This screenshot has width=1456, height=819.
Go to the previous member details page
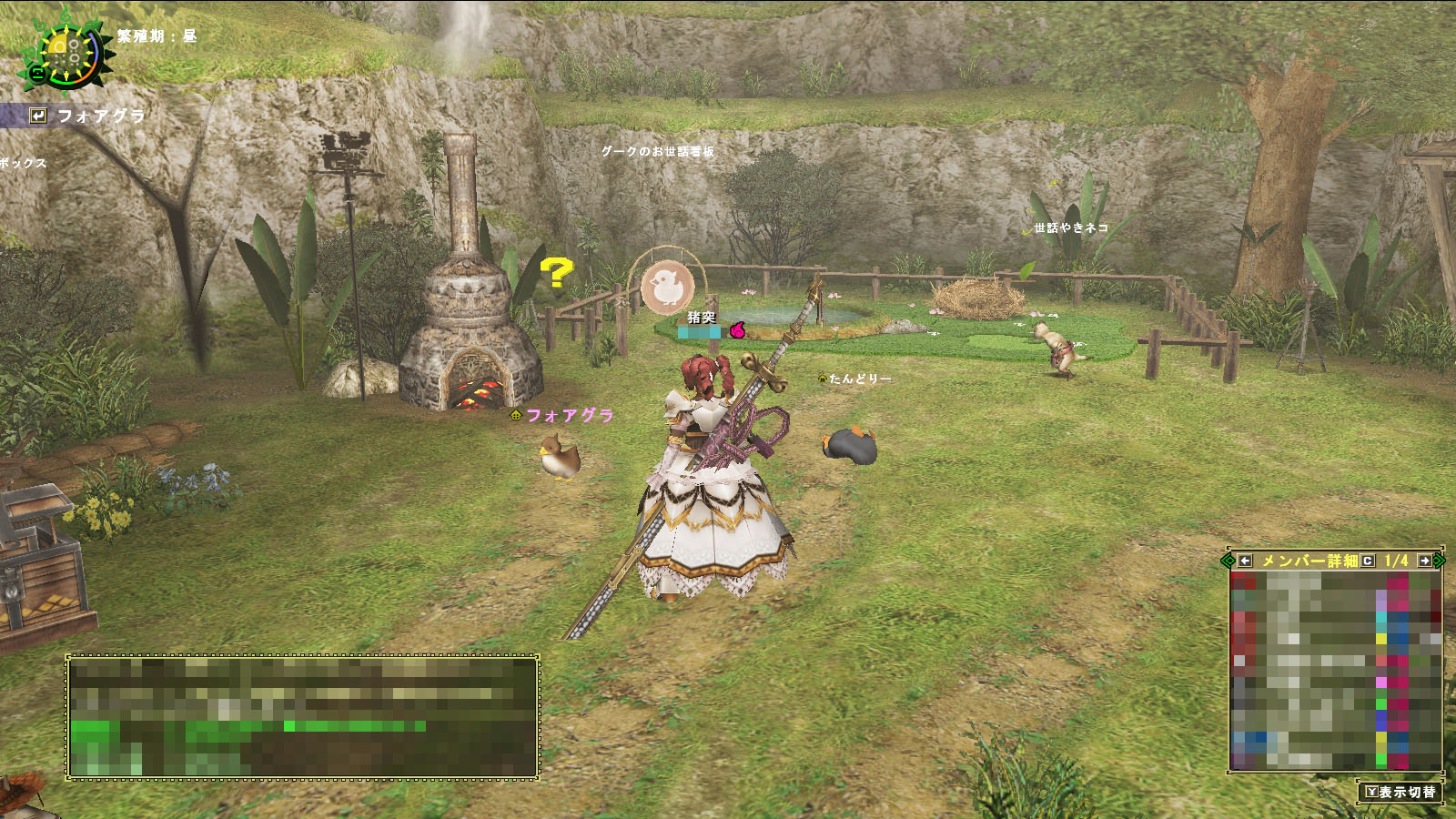1245,561
